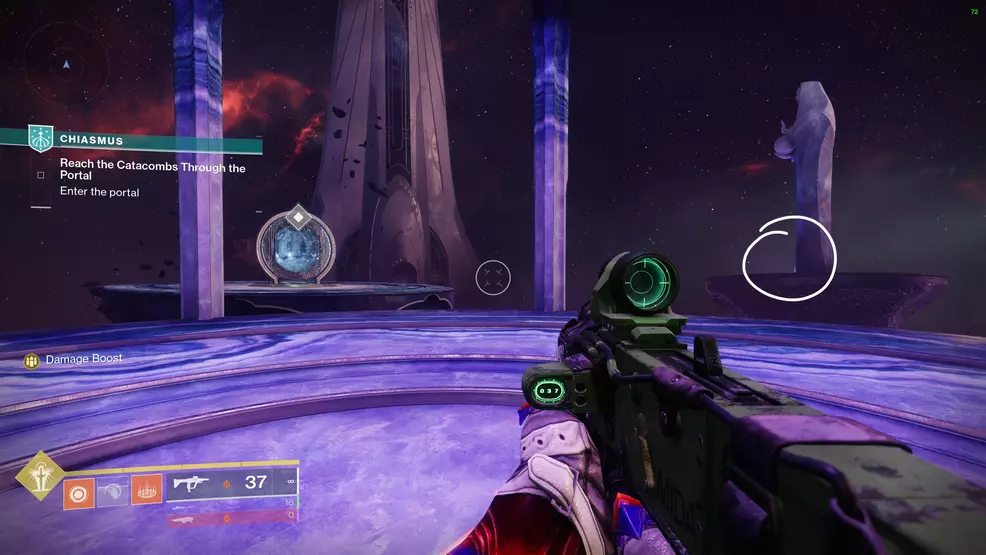The width and height of the screenshot is (986, 555).
Task: Click the Damage Boost buff icon
Action: [x=32, y=359]
